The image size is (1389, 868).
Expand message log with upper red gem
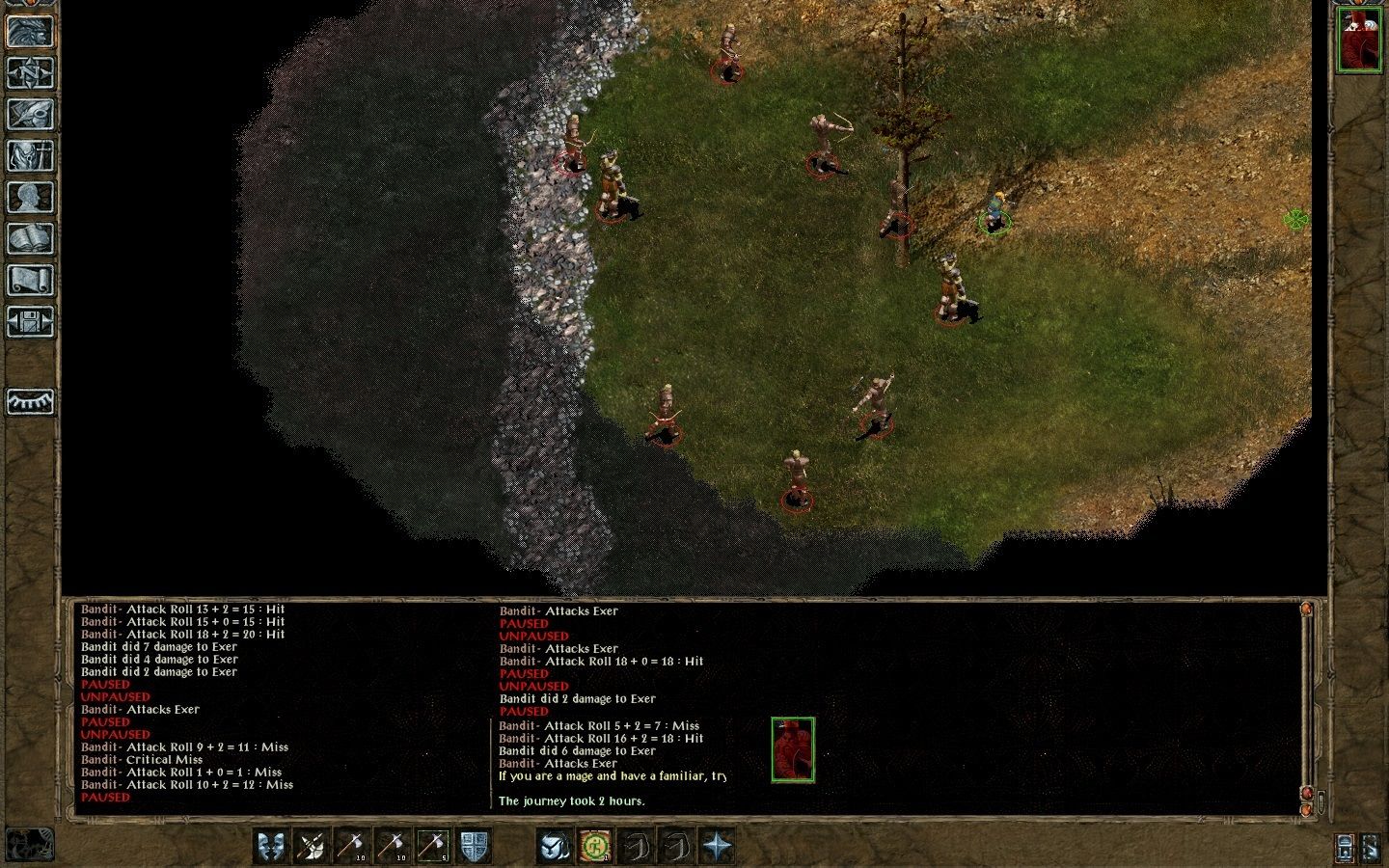1307,608
